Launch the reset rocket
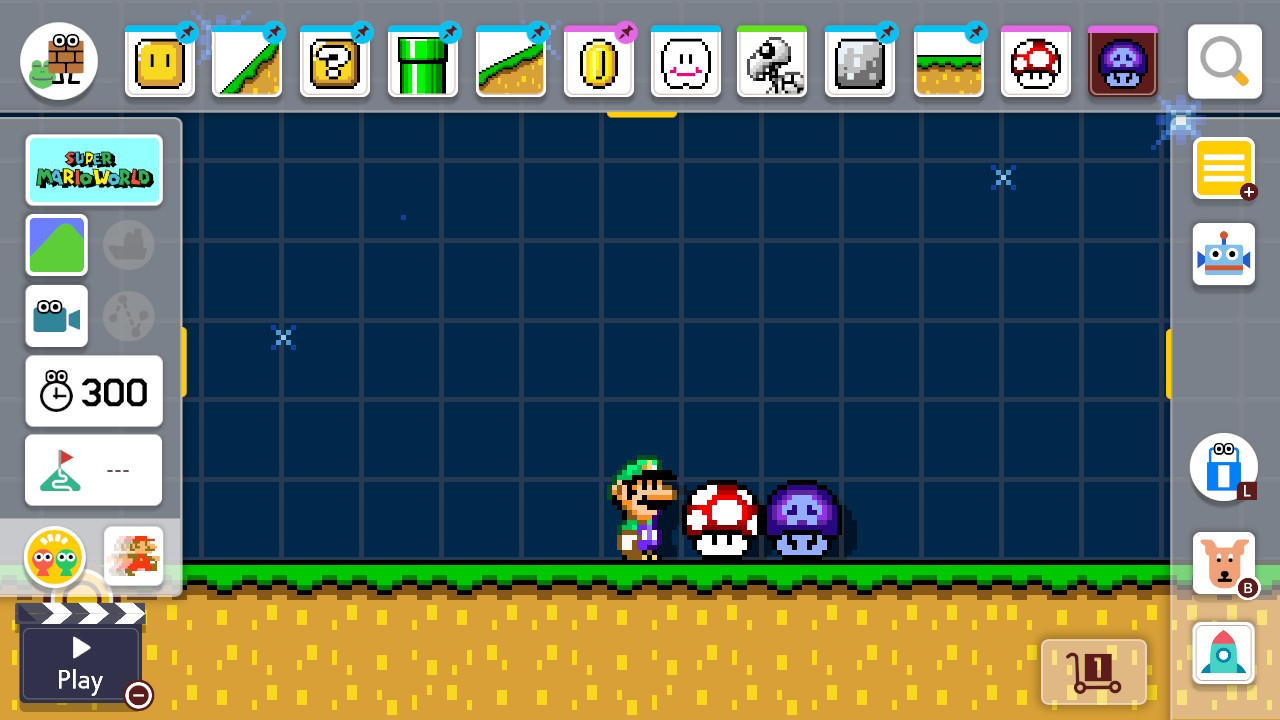This screenshot has width=1280, height=720. tap(1224, 652)
